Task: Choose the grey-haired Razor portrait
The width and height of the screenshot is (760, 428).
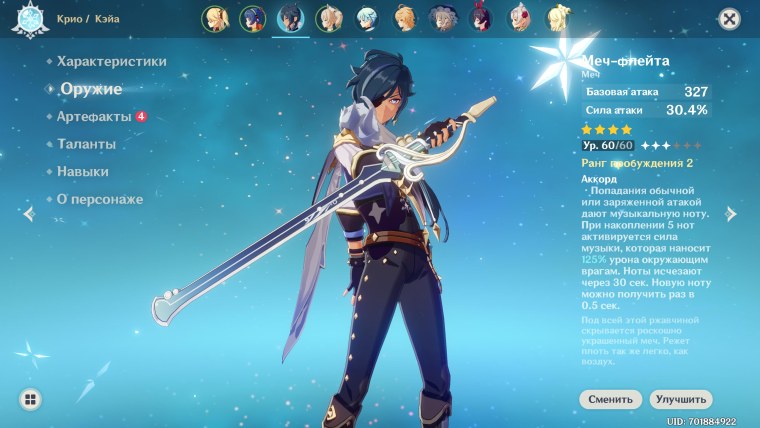Action: click(442, 18)
